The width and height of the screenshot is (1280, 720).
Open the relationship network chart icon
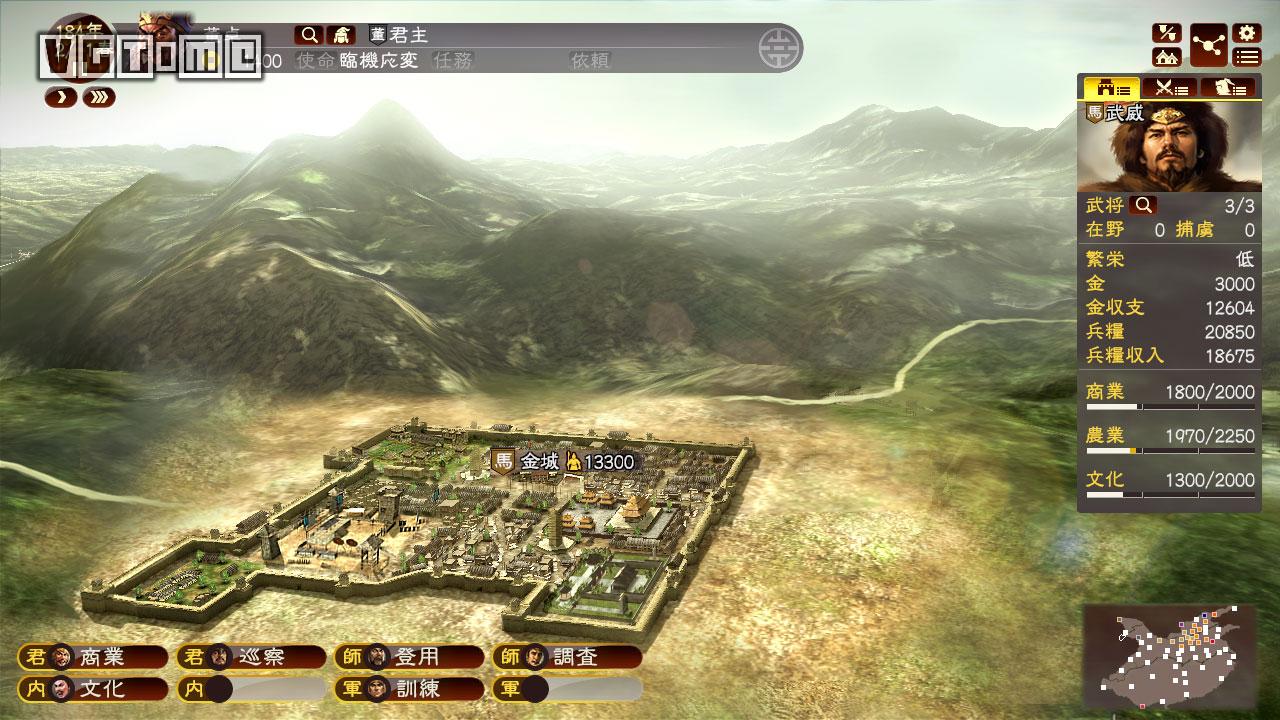[1208, 45]
